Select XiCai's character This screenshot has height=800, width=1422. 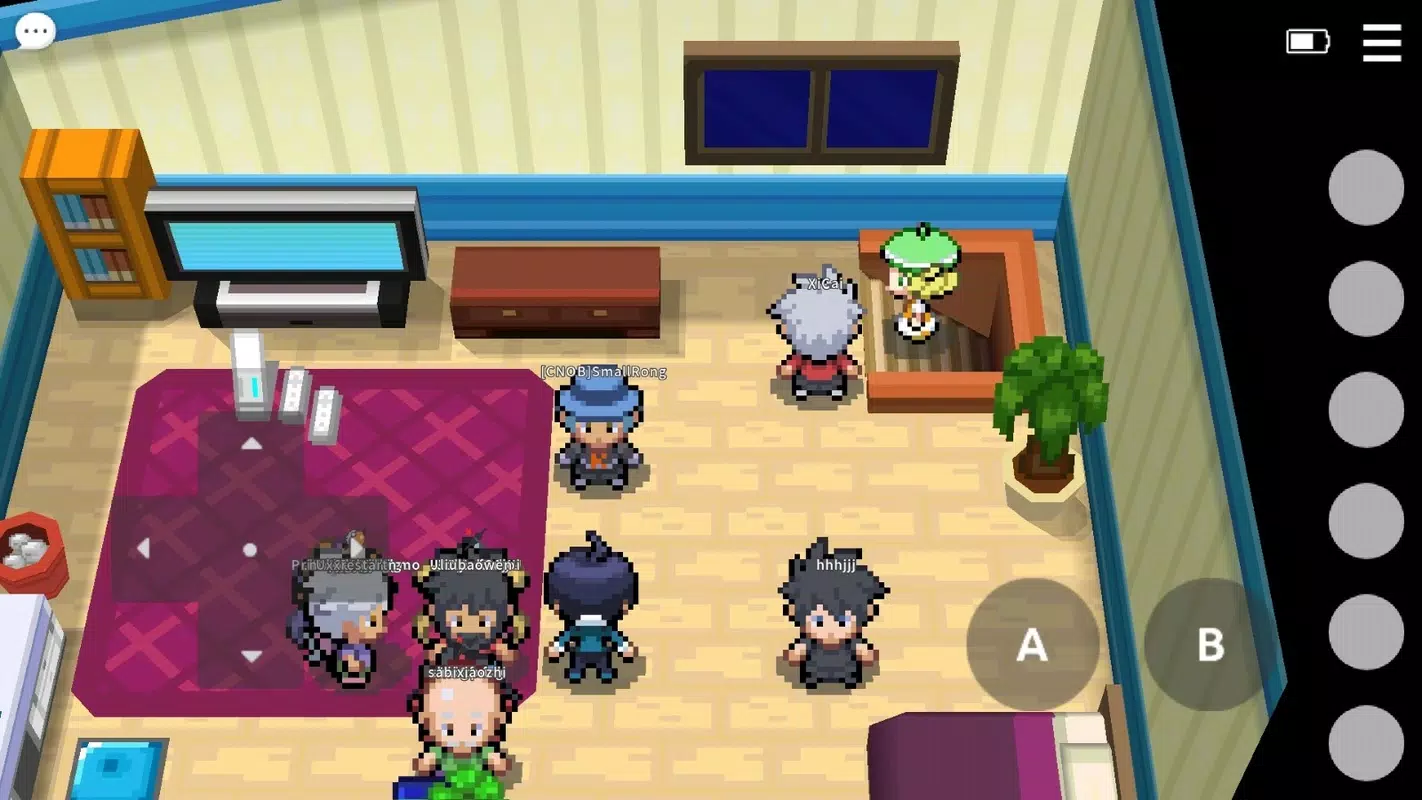click(818, 330)
